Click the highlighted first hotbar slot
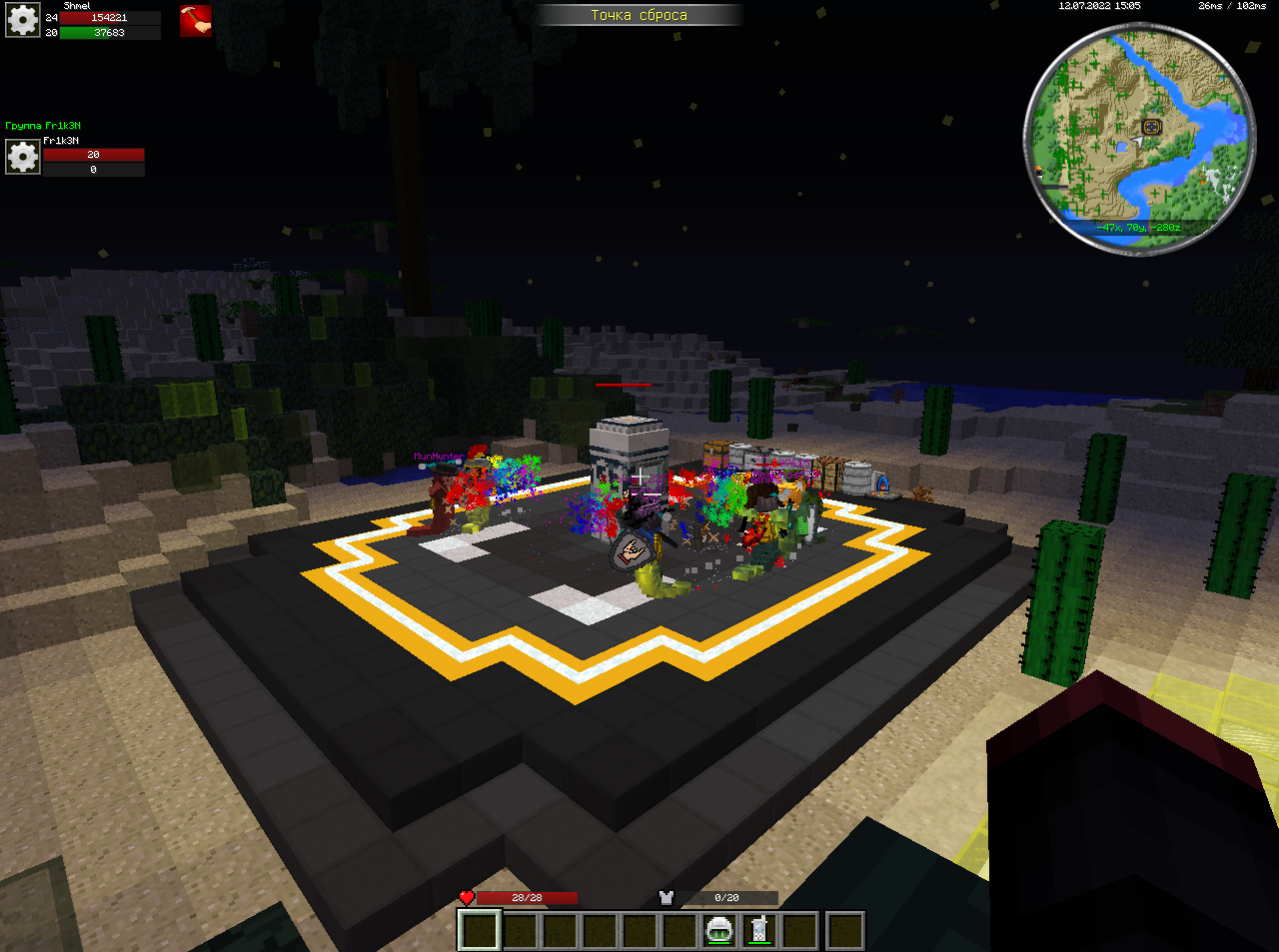 480,931
